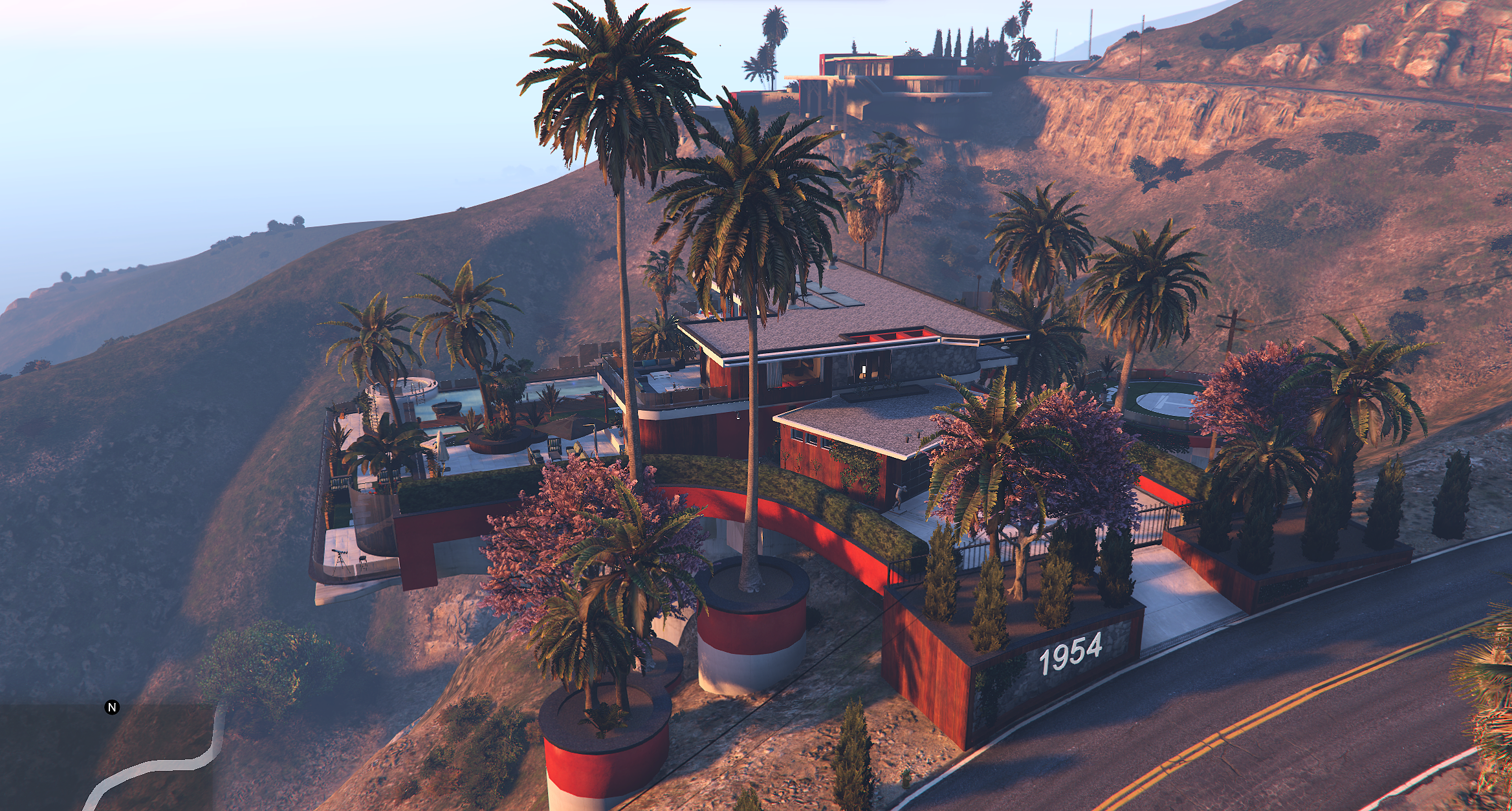1512x811 pixels.
Task: Click the minimap in the corner
Action: pyautogui.click(x=107, y=758)
